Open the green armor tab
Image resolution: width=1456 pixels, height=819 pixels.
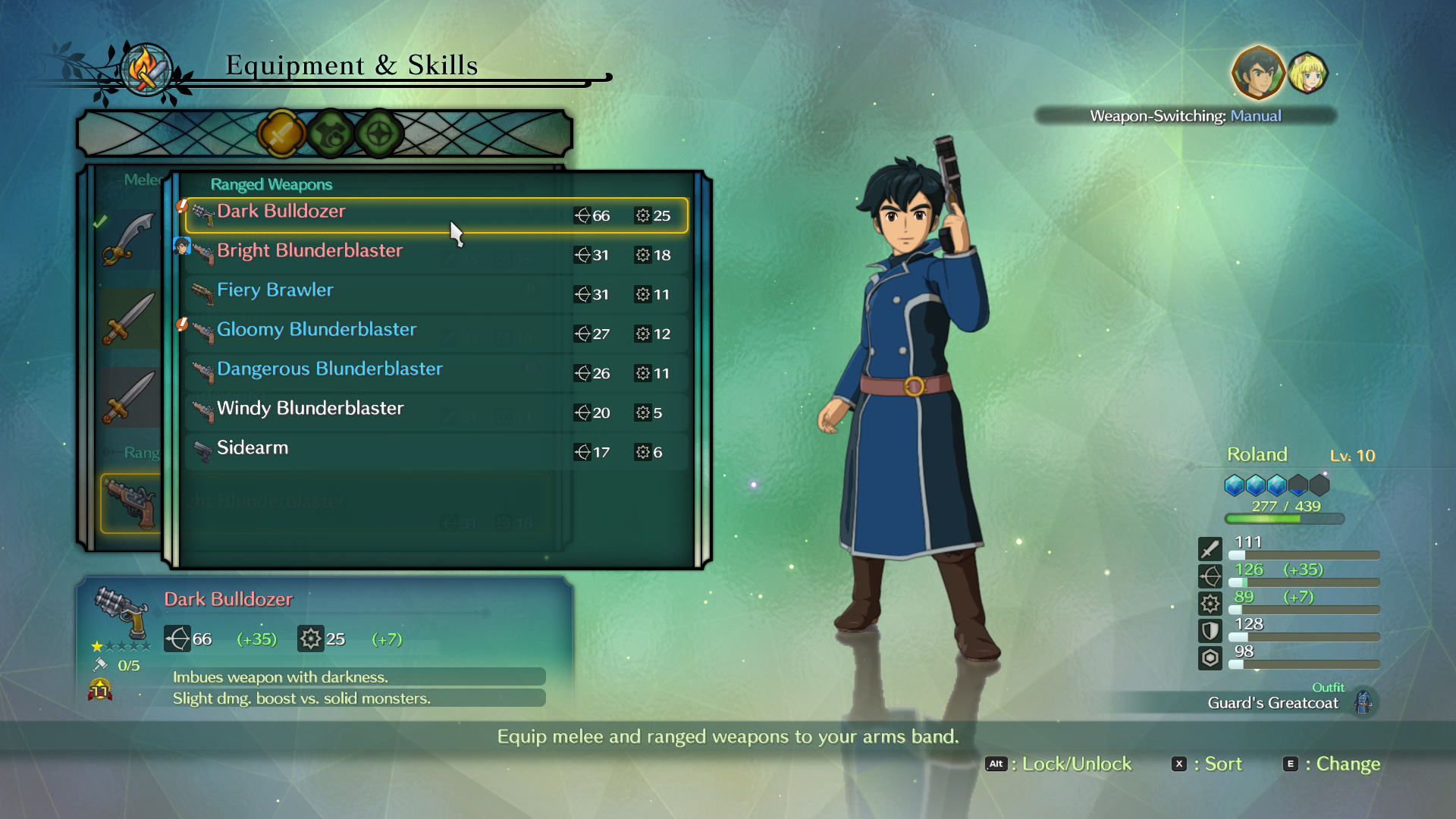[331, 134]
